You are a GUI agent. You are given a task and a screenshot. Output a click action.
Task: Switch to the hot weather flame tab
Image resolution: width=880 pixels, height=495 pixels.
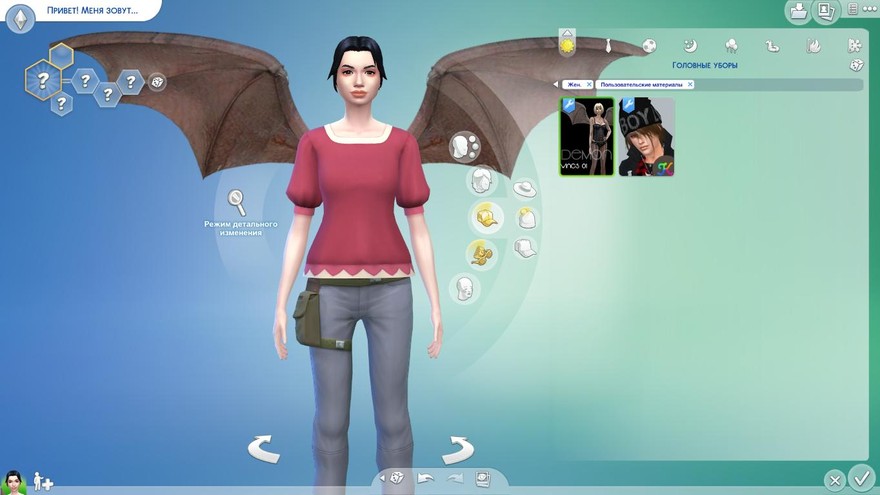click(814, 45)
